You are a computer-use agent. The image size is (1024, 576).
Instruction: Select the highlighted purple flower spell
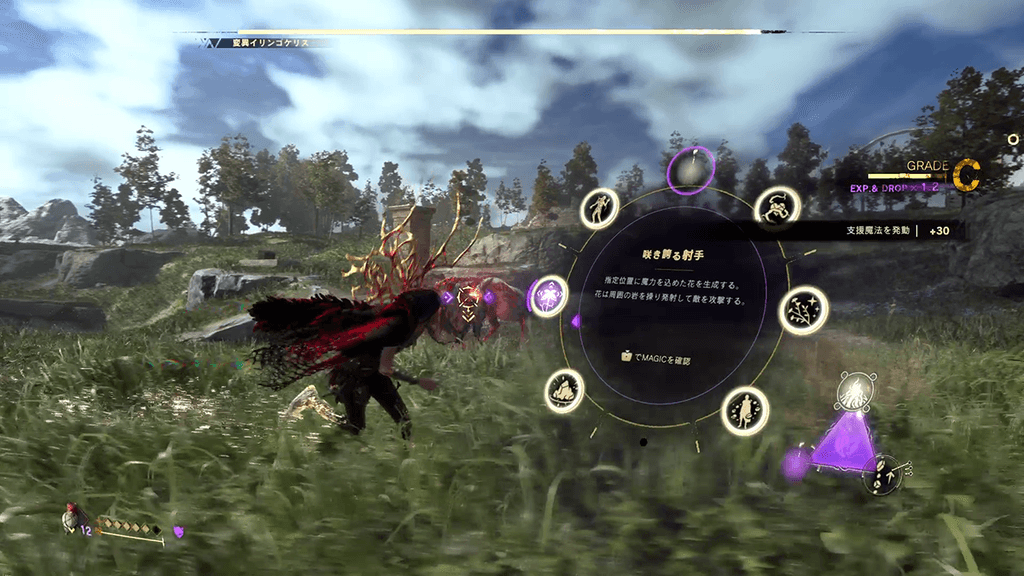click(x=549, y=296)
